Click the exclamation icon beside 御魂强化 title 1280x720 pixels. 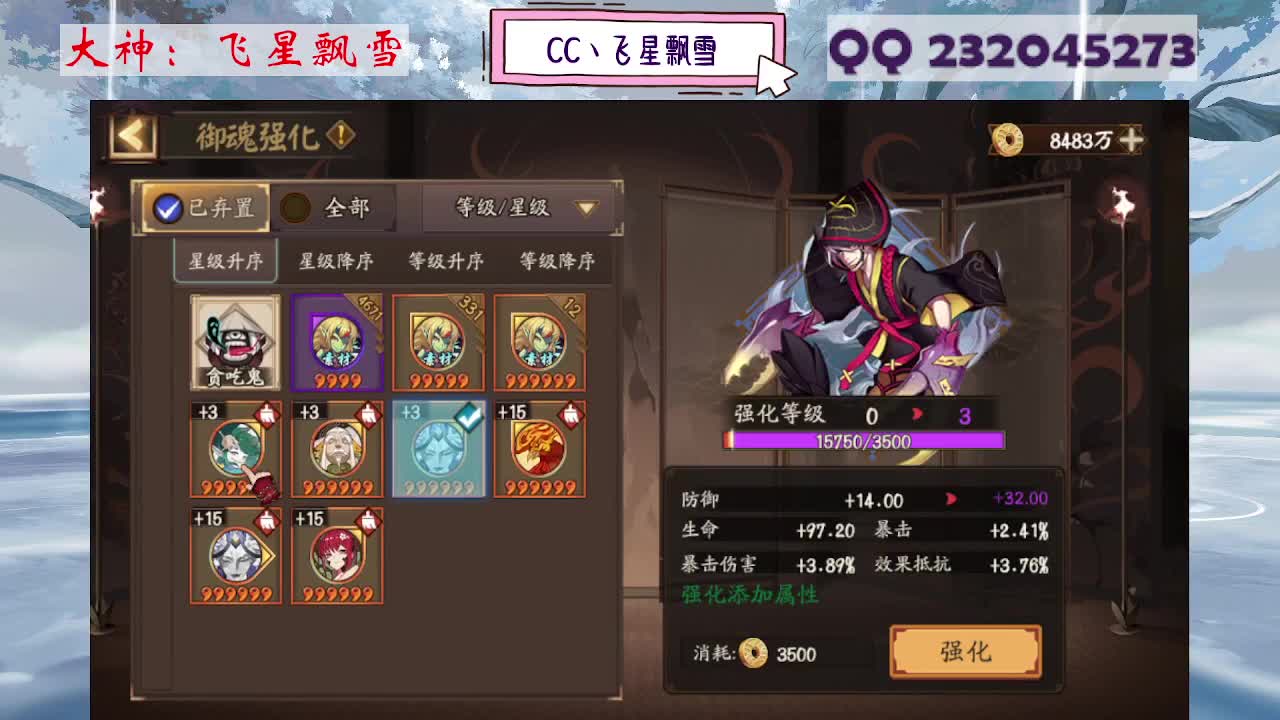coord(341,133)
